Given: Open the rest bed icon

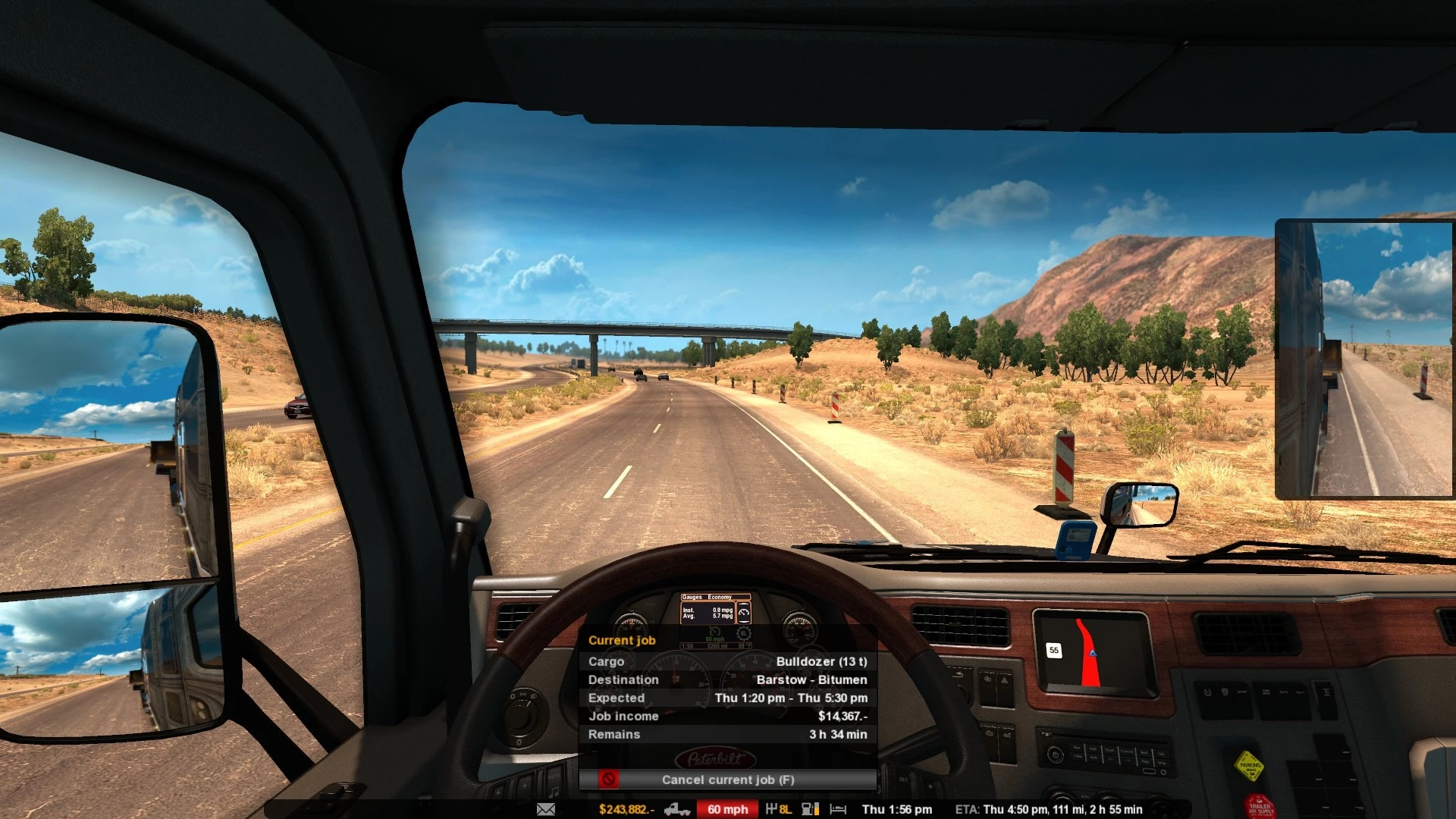Looking at the screenshot, I should tap(838, 809).
